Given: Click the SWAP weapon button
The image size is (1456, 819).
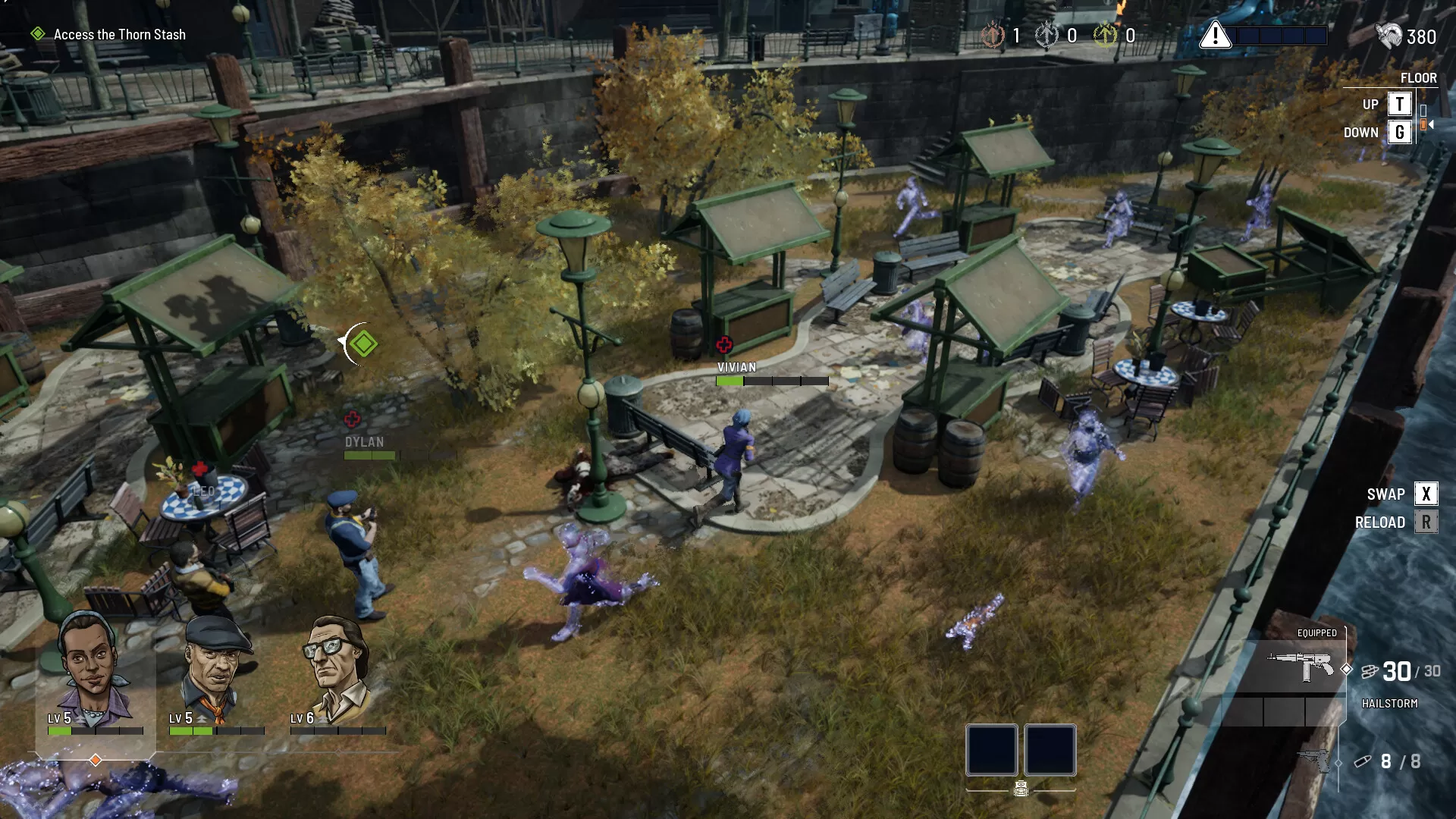Looking at the screenshot, I should tap(1426, 493).
